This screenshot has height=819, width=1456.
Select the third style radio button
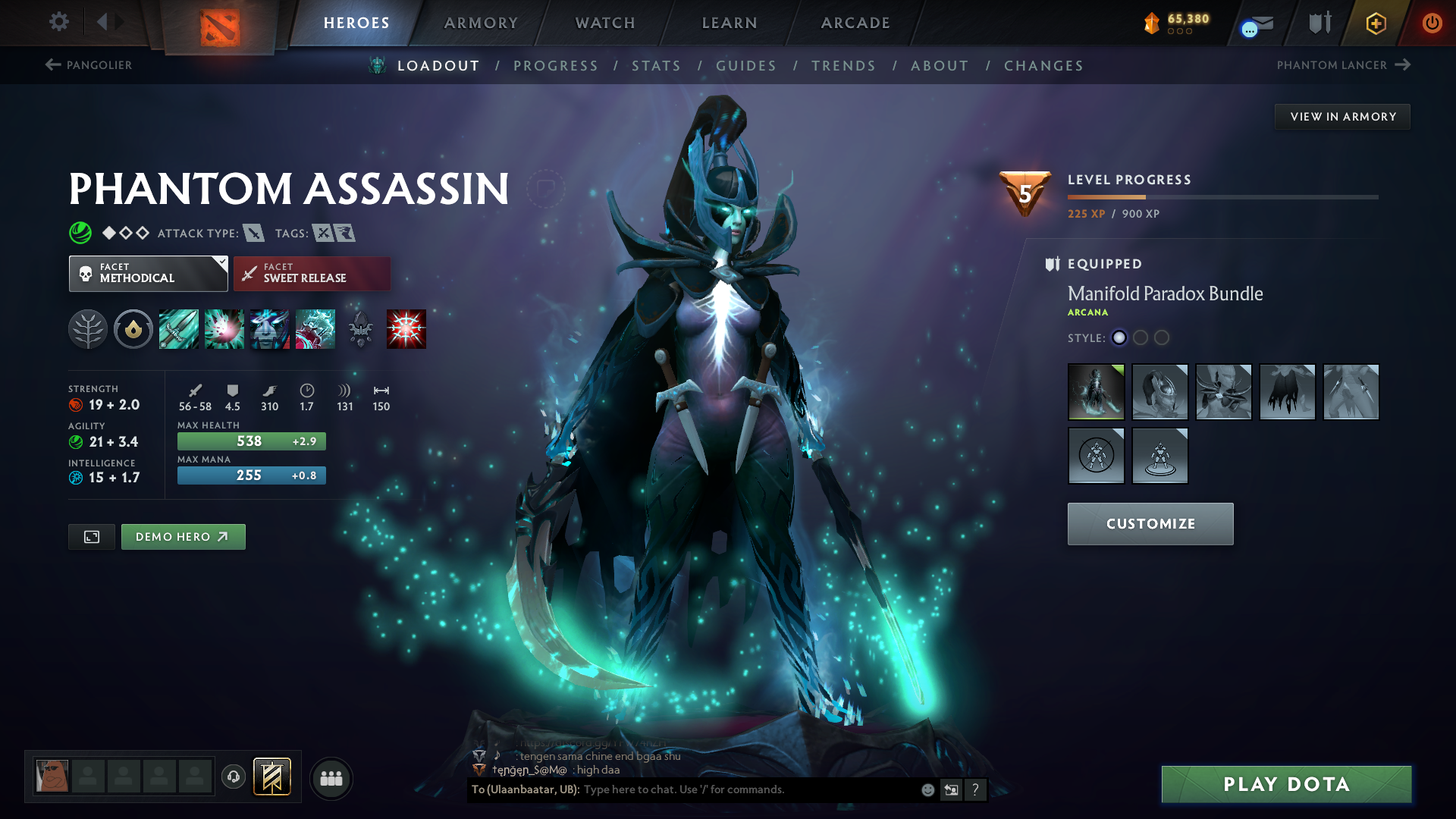[1161, 338]
